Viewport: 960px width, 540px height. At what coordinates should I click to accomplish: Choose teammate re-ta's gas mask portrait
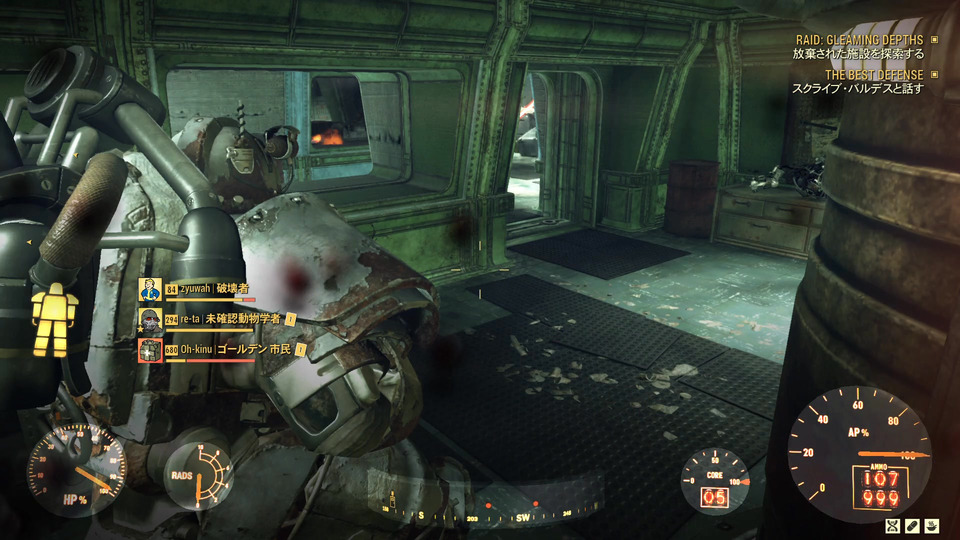[150, 320]
